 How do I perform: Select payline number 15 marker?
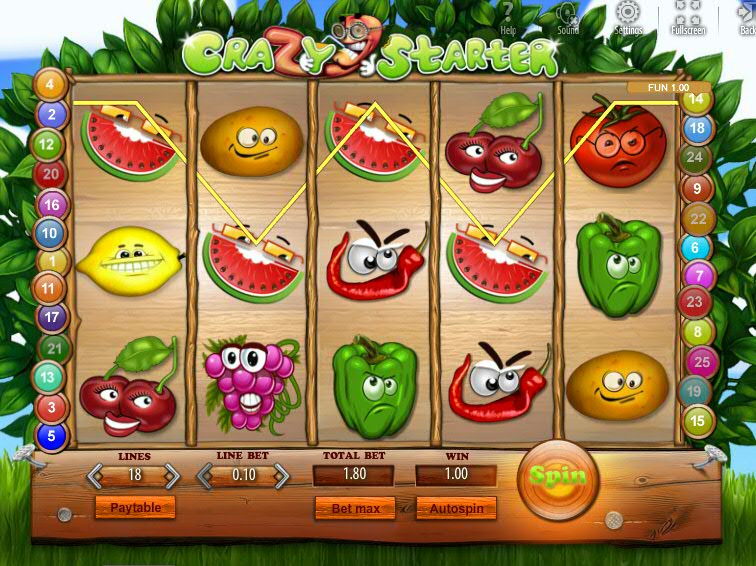699,421
